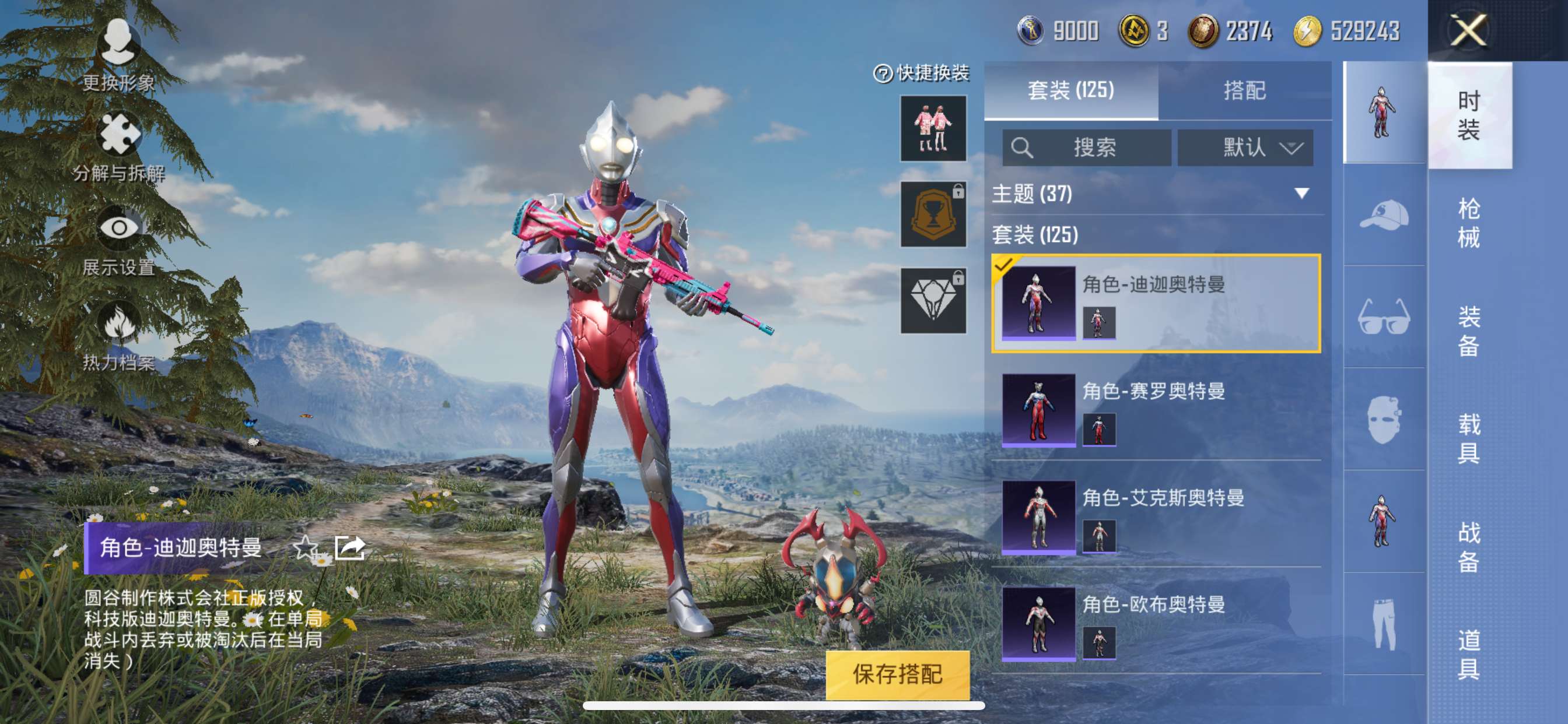Open 展示设置 display settings
Screen dimensions: 1568x724
point(118,240)
